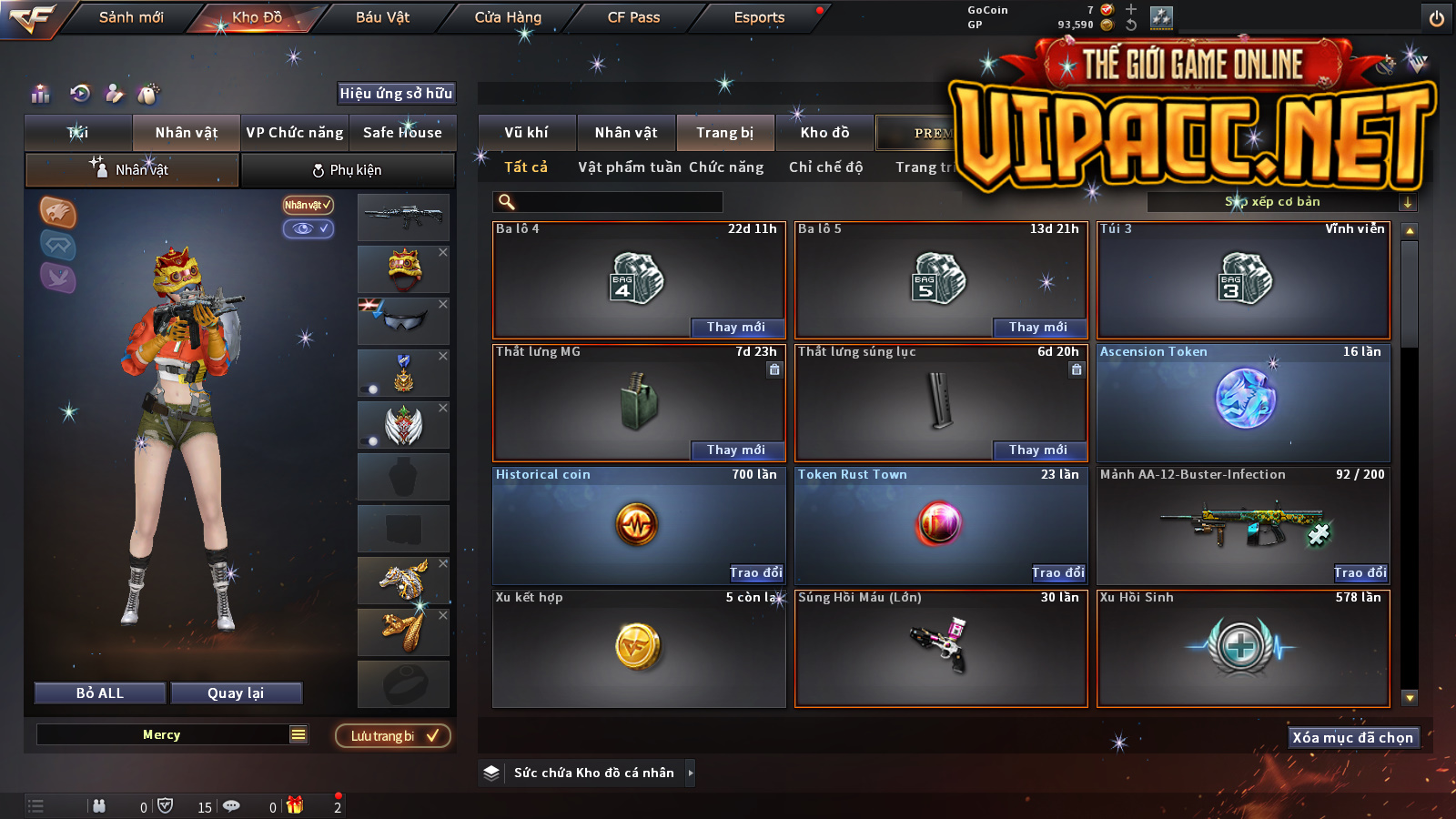Open the Cửa Hàng shop menu

(x=508, y=17)
